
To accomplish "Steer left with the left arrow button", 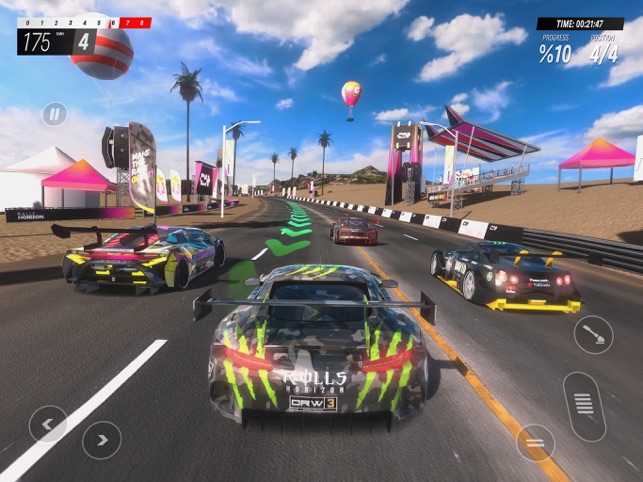I will pyautogui.click(x=48, y=424).
